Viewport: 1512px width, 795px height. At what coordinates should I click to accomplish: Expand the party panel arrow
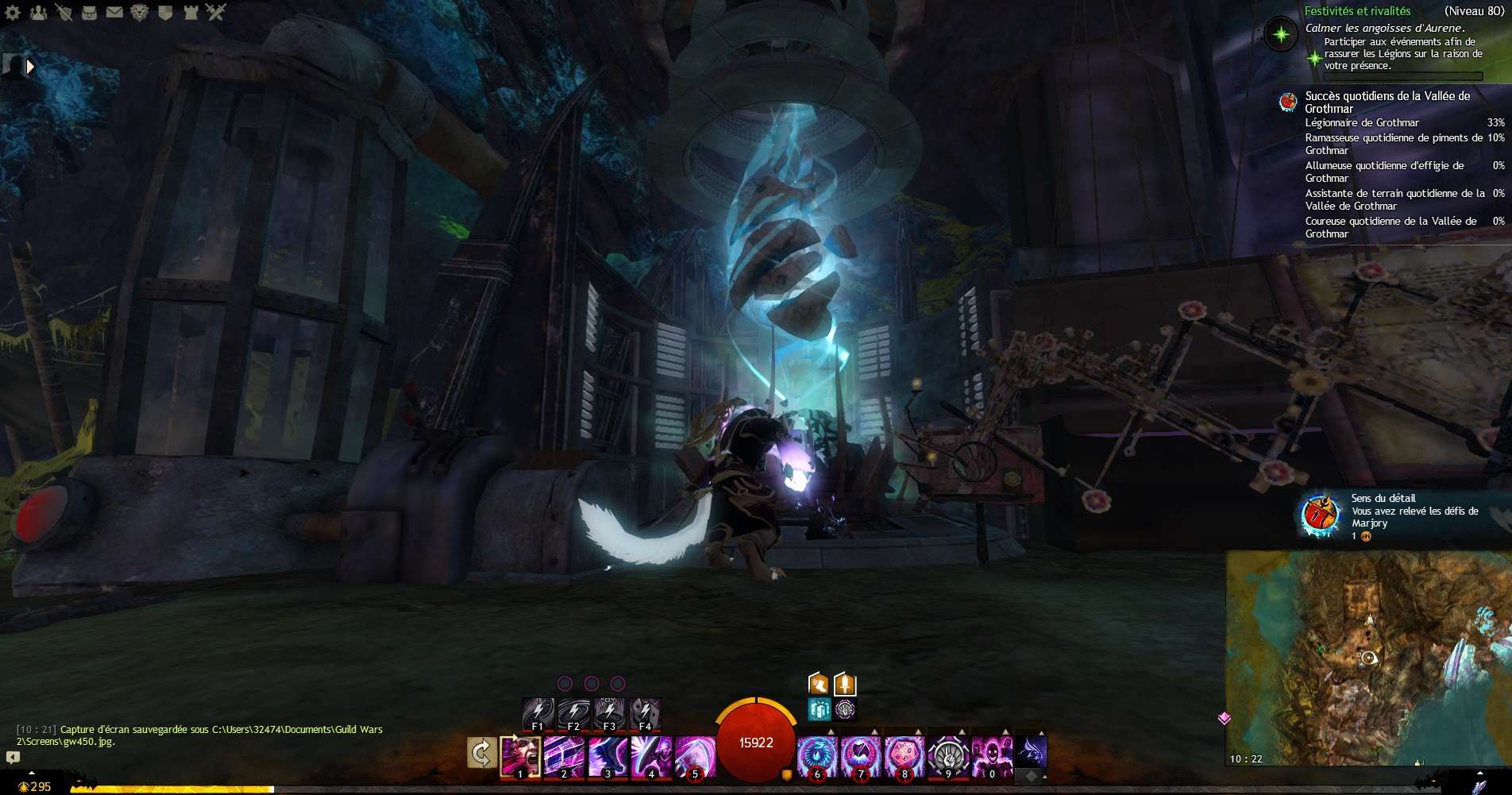tap(30, 67)
